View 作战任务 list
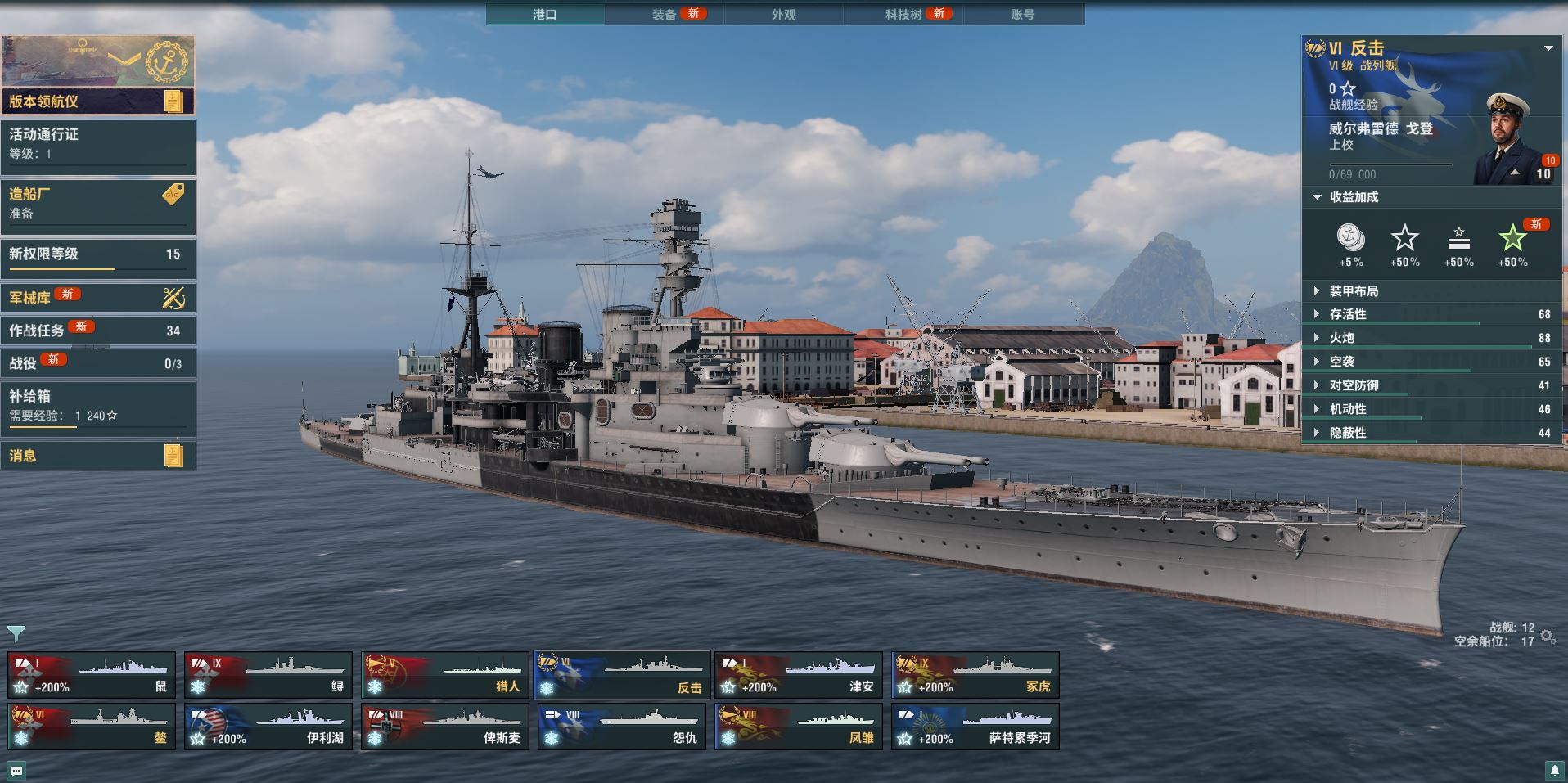The image size is (1568, 783). tap(98, 331)
